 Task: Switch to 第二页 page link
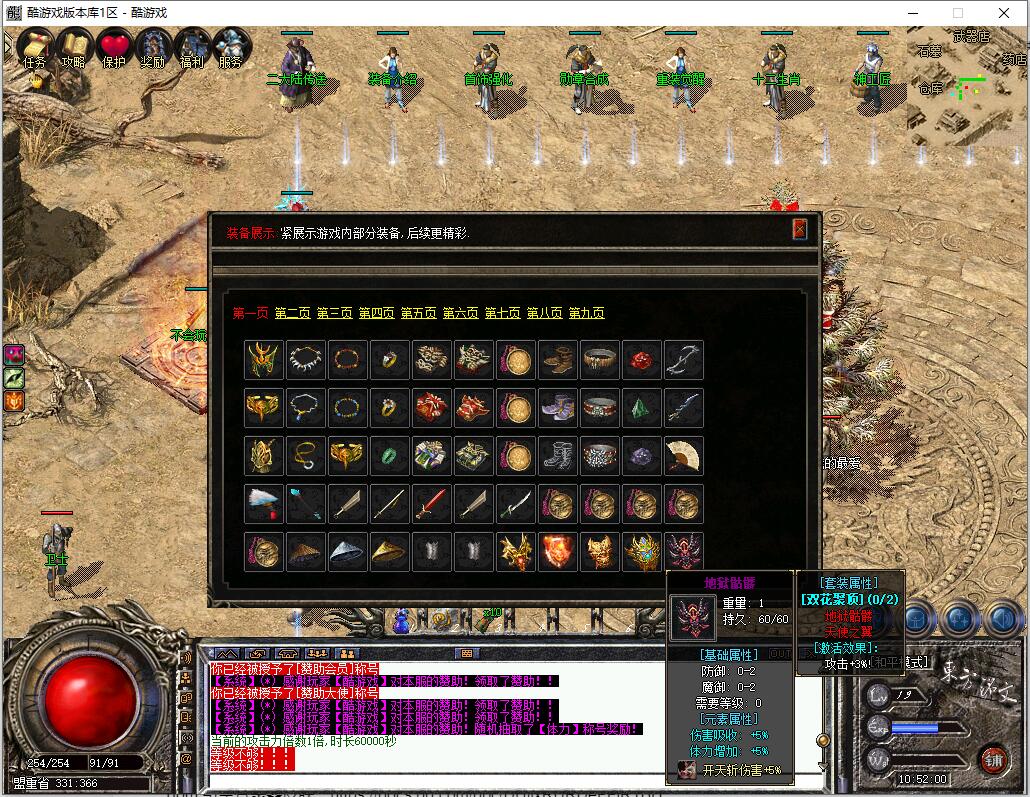[x=292, y=313]
